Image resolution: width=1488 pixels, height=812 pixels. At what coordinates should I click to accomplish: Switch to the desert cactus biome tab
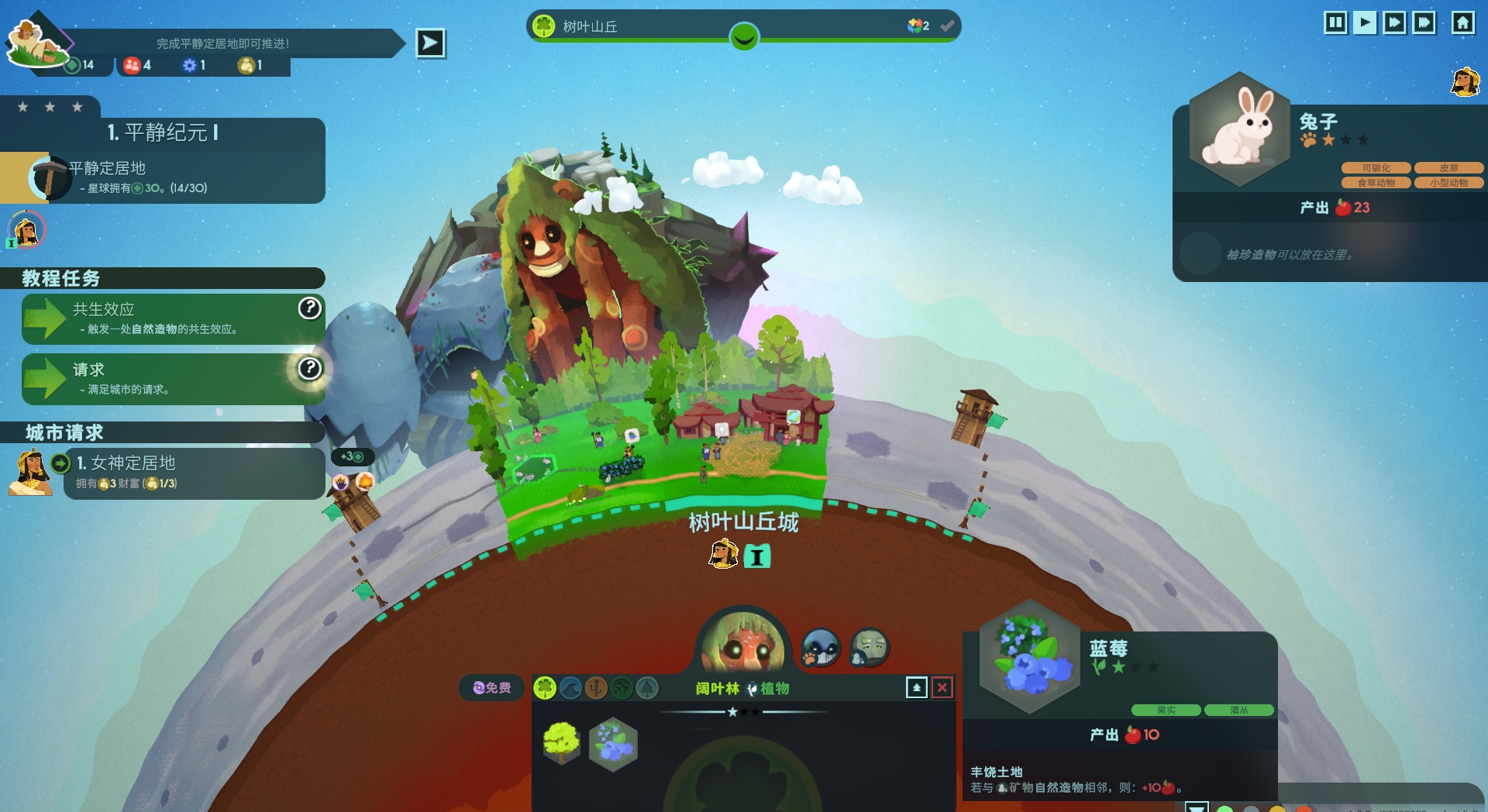tap(596, 687)
